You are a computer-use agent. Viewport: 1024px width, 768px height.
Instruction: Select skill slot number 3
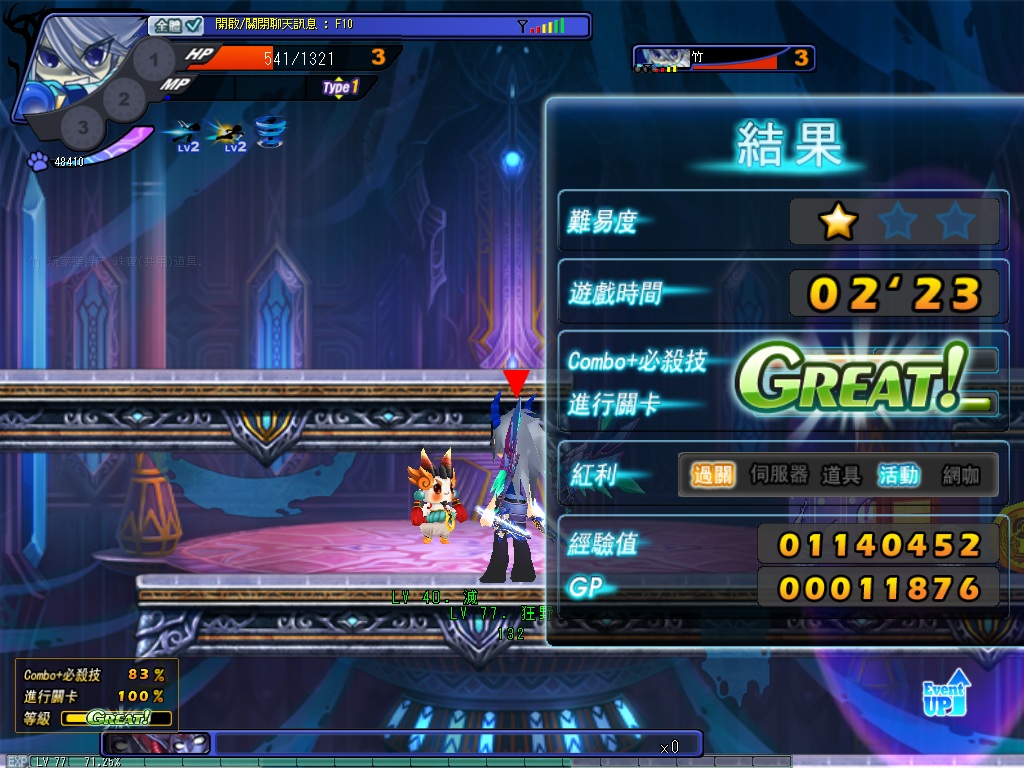click(x=83, y=127)
